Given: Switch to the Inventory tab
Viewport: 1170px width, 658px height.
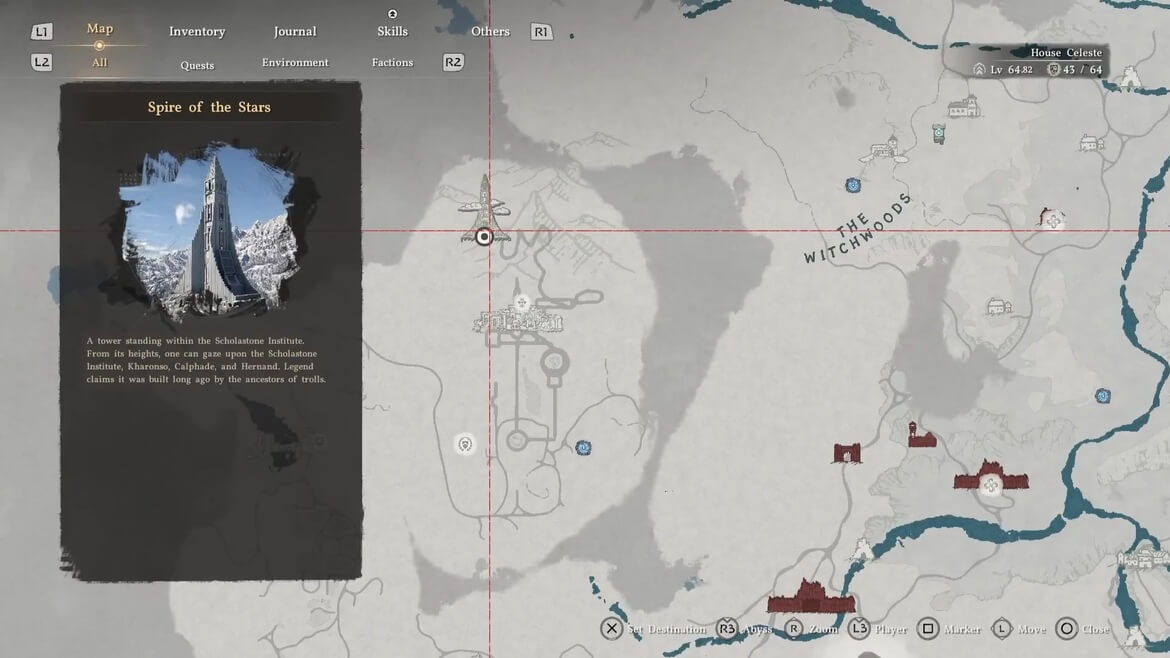Looking at the screenshot, I should [197, 32].
